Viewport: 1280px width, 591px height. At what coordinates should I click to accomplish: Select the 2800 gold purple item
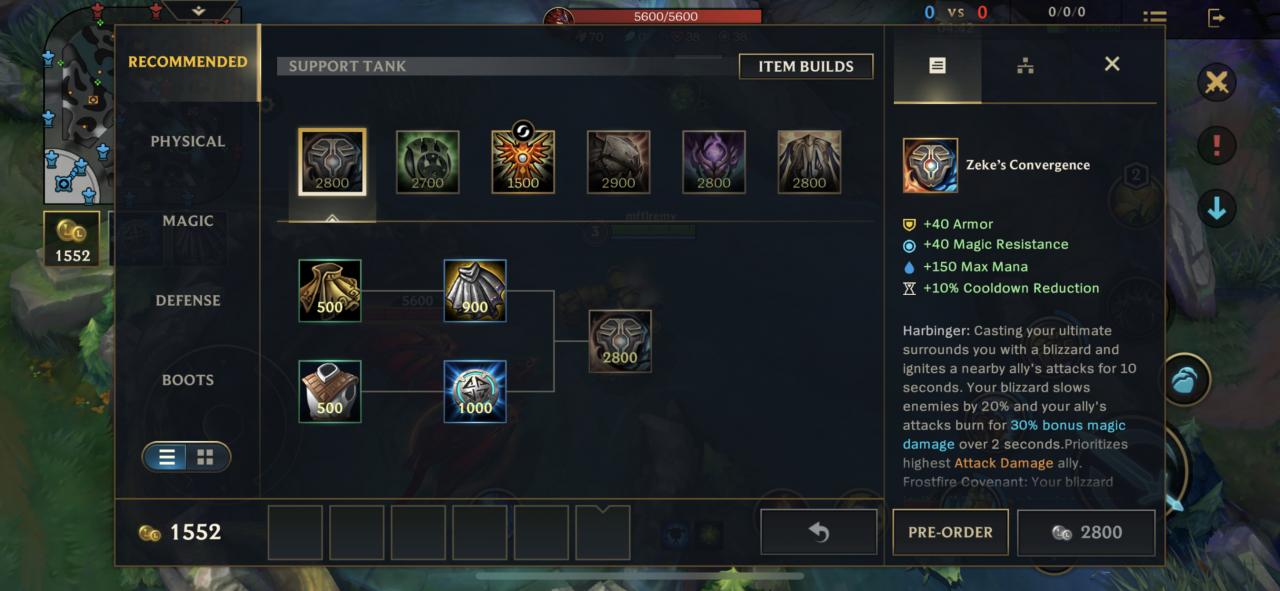(x=714, y=162)
